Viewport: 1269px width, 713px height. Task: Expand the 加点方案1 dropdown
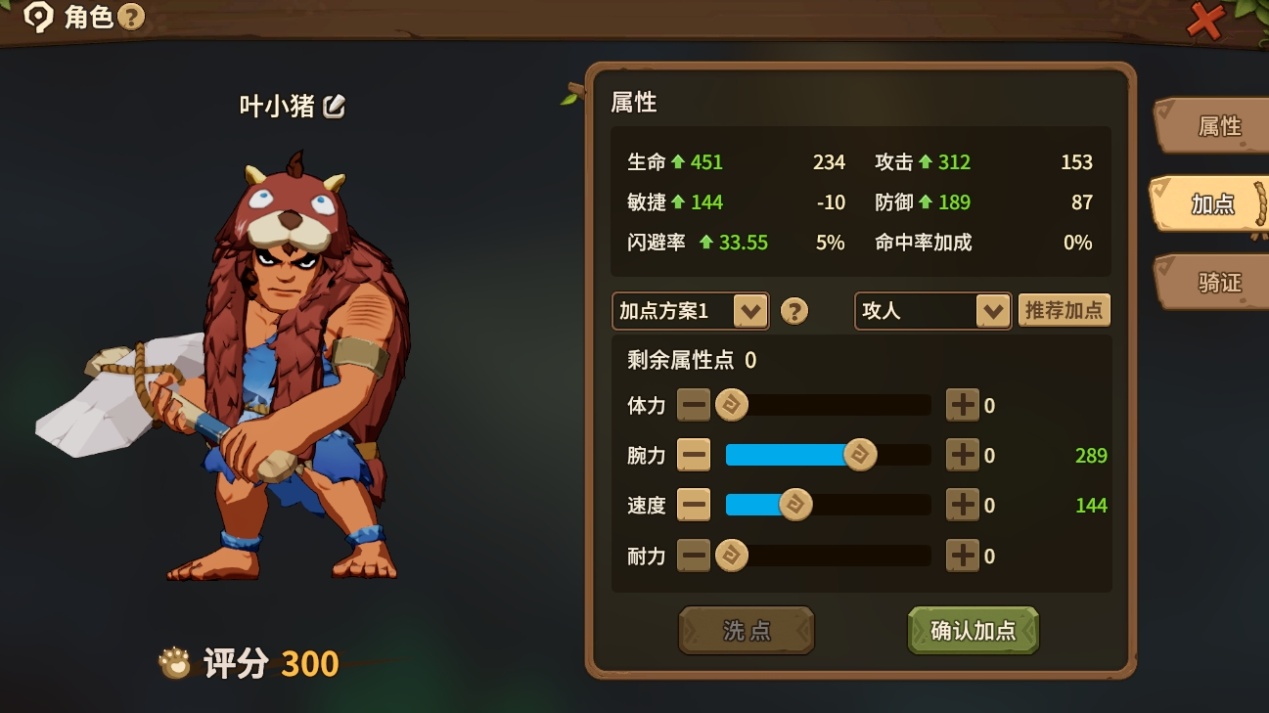click(x=750, y=311)
